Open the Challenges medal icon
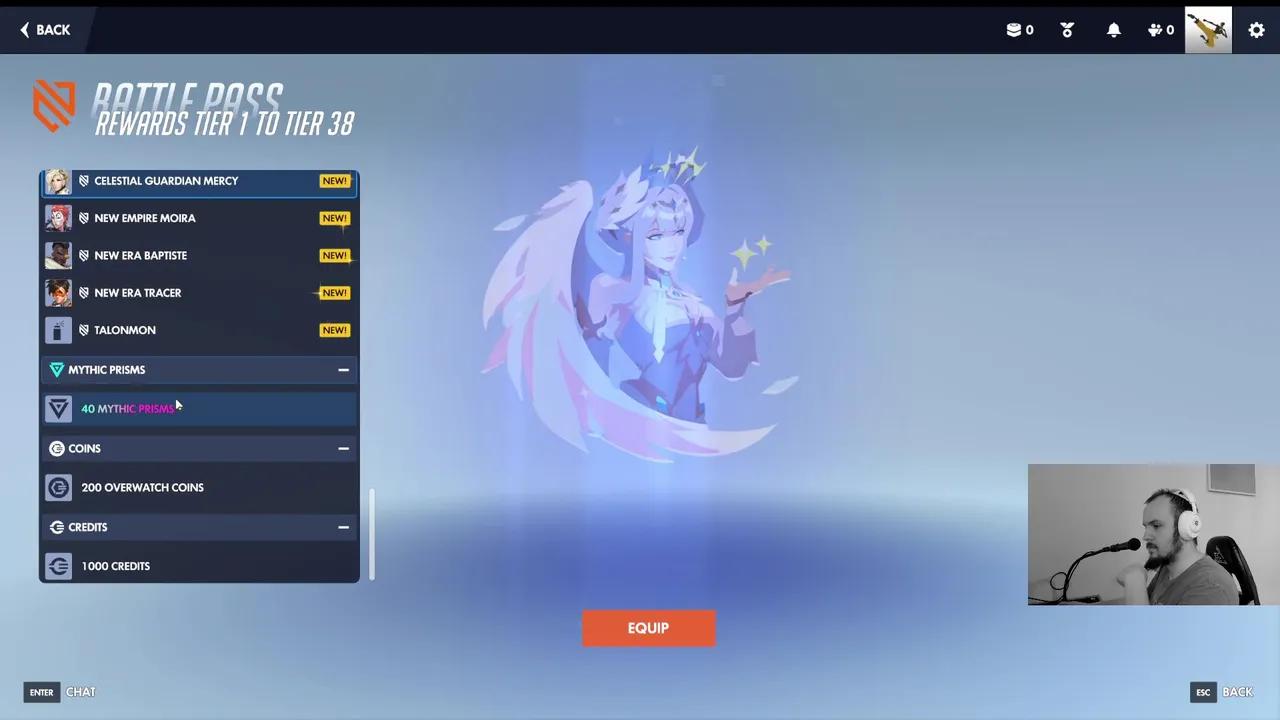The height and width of the screenshot is (720, 1280). (x=1066, y=29)
